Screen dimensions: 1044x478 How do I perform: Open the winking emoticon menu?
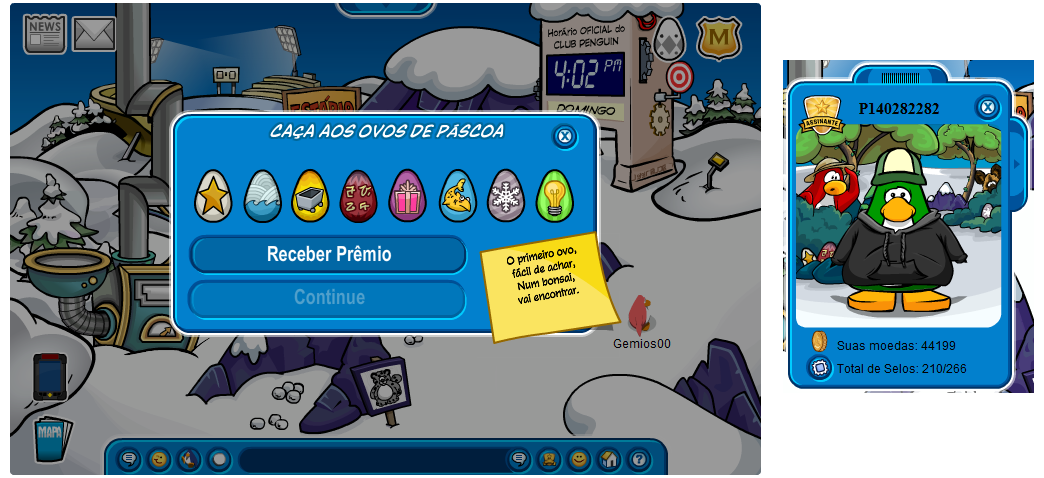[x=159, y=459]
